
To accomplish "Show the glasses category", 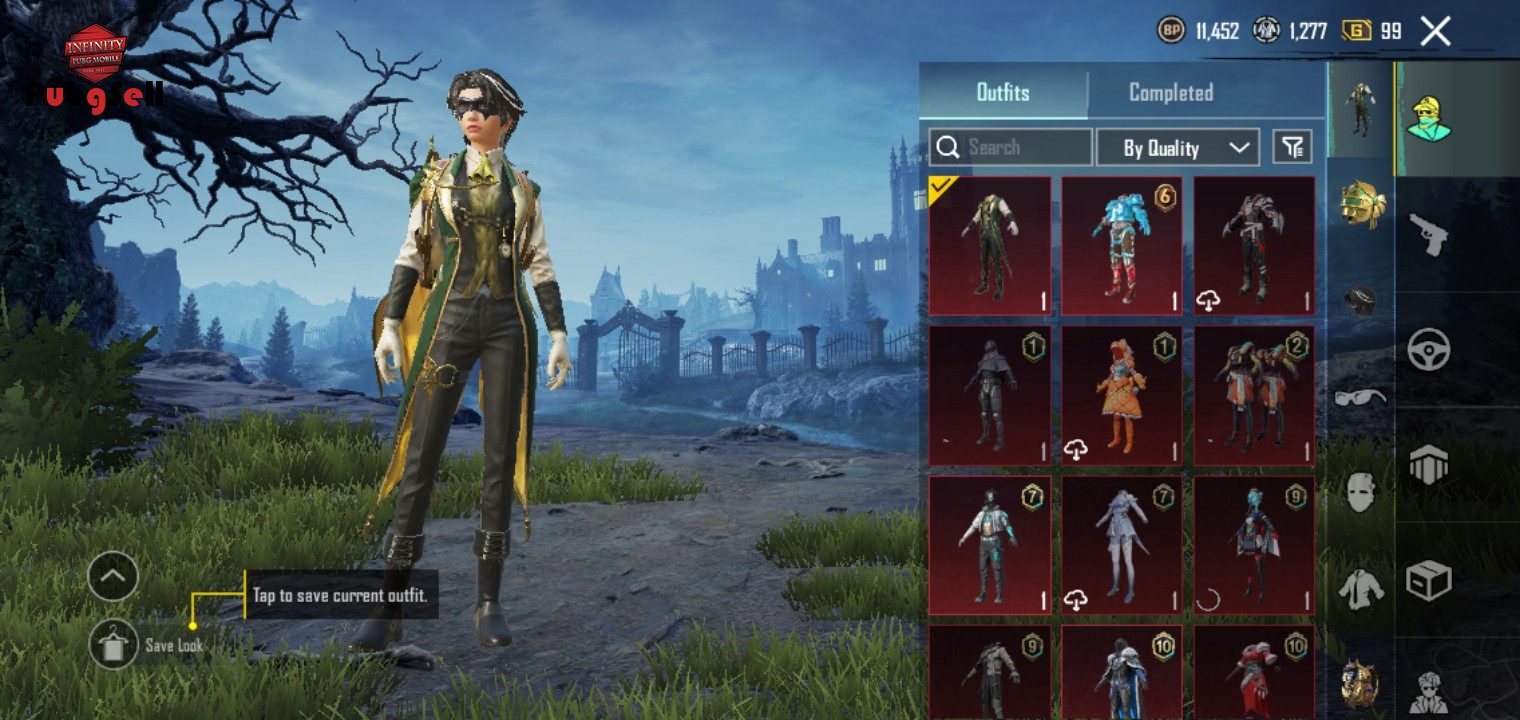I will pos(1360,397).
